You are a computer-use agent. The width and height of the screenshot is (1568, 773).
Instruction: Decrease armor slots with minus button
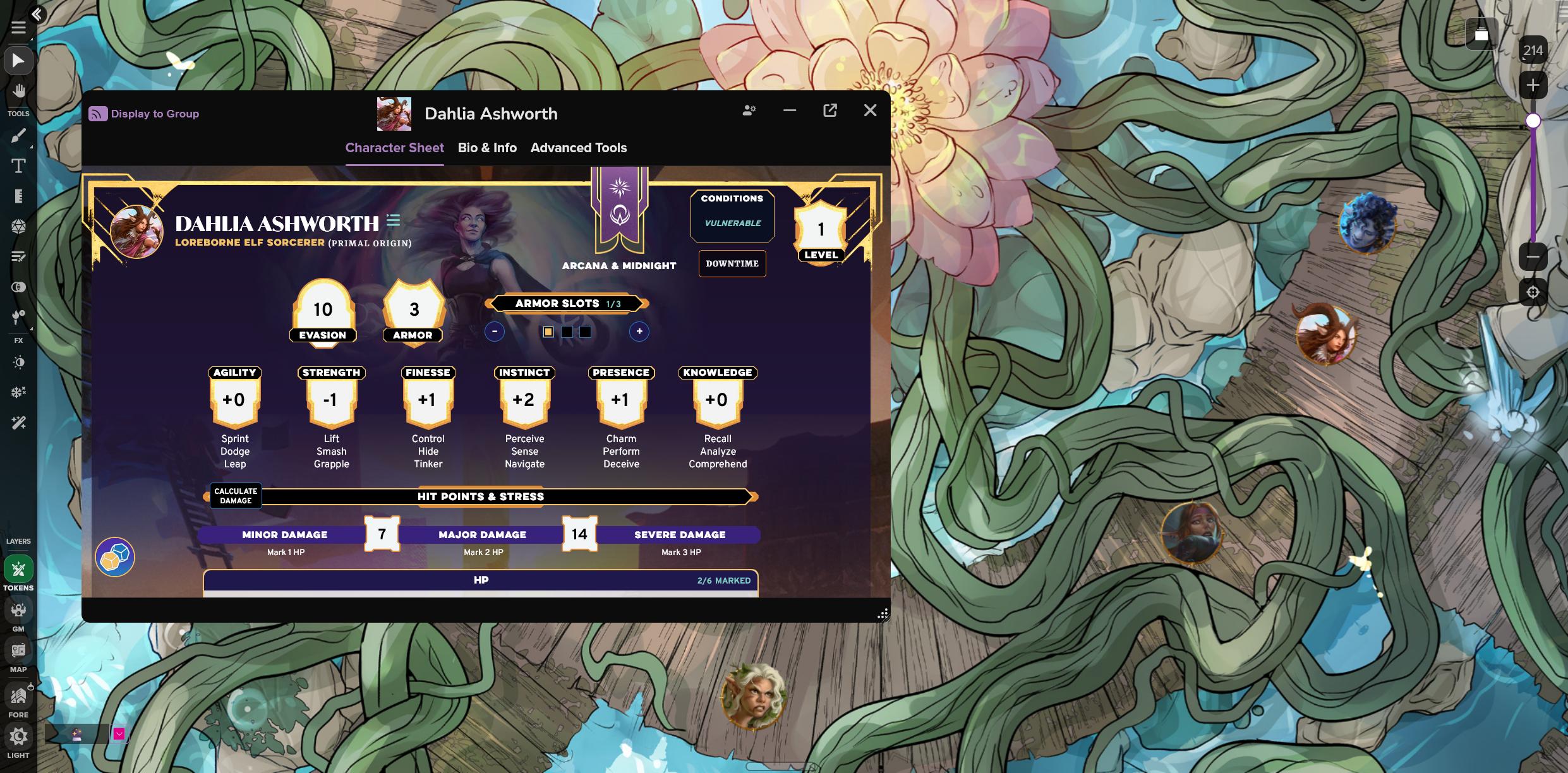tap(495, 332)
